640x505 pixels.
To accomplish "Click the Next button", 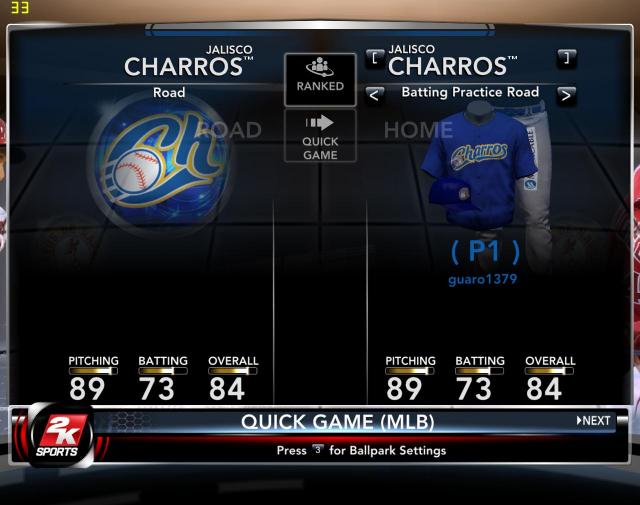I will click(x=594, y=421).
